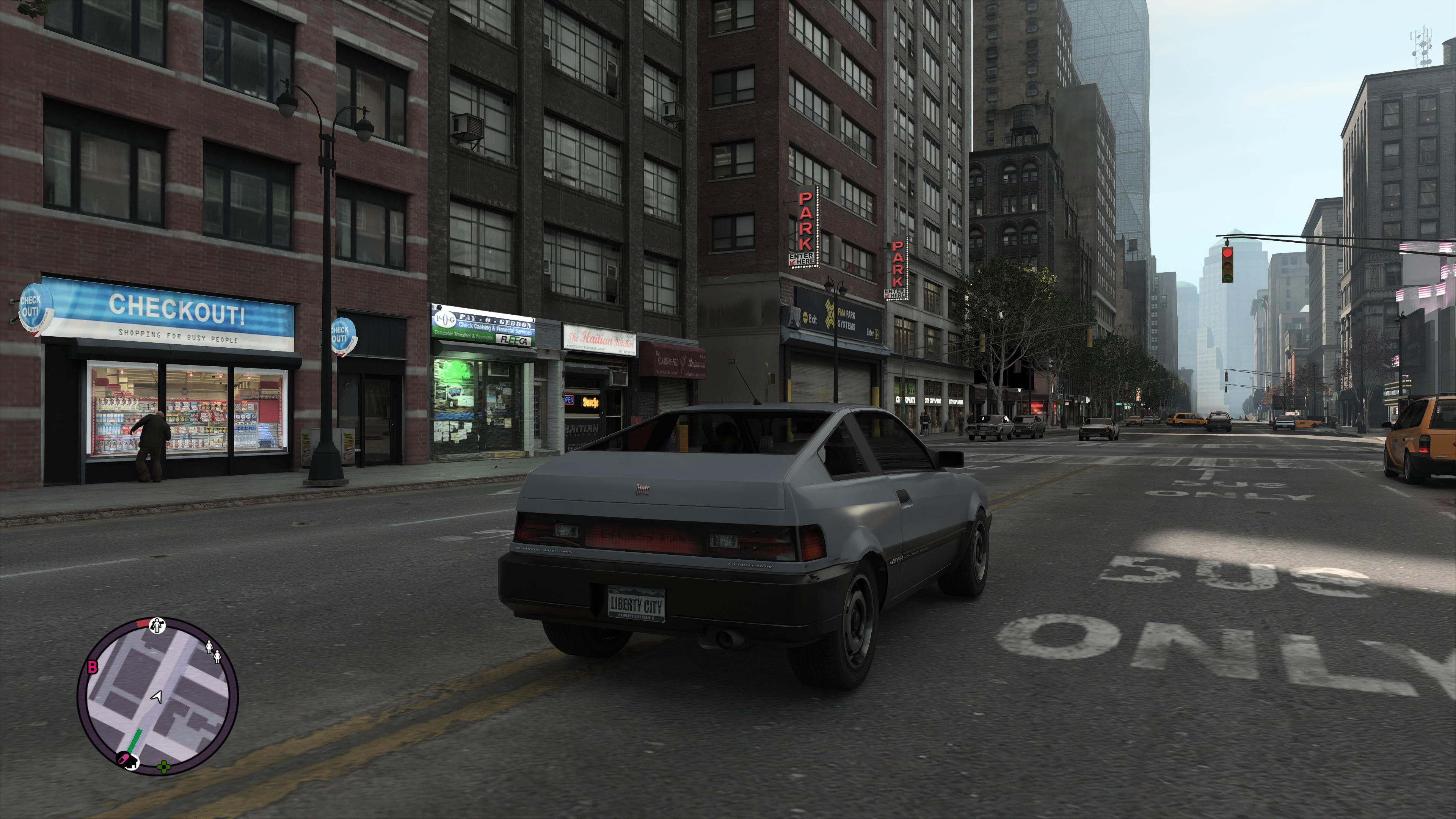
Task: Click the pink B mission blip on the radar
Action: click(x=92, y=667)
